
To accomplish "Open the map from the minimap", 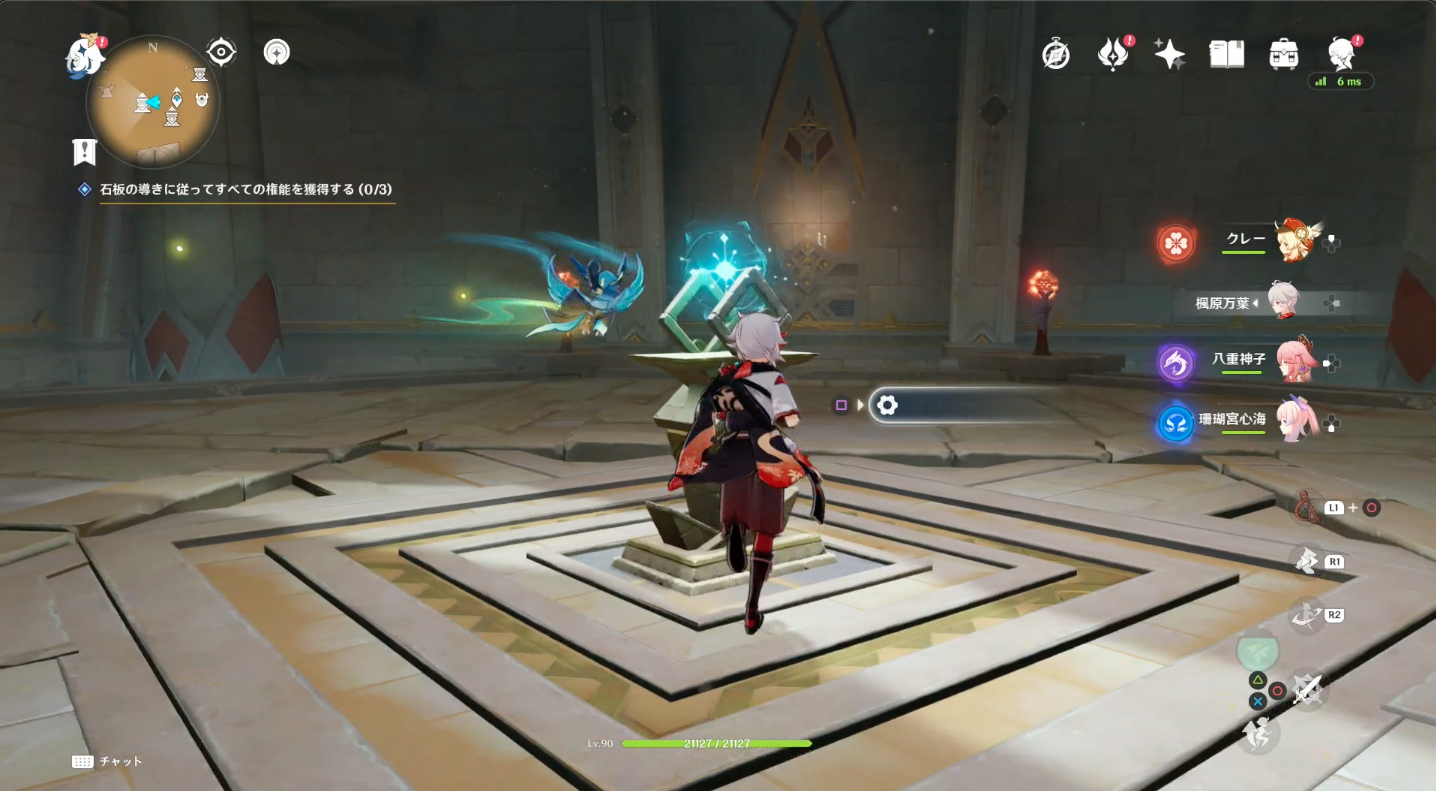I will pos(153,102).
